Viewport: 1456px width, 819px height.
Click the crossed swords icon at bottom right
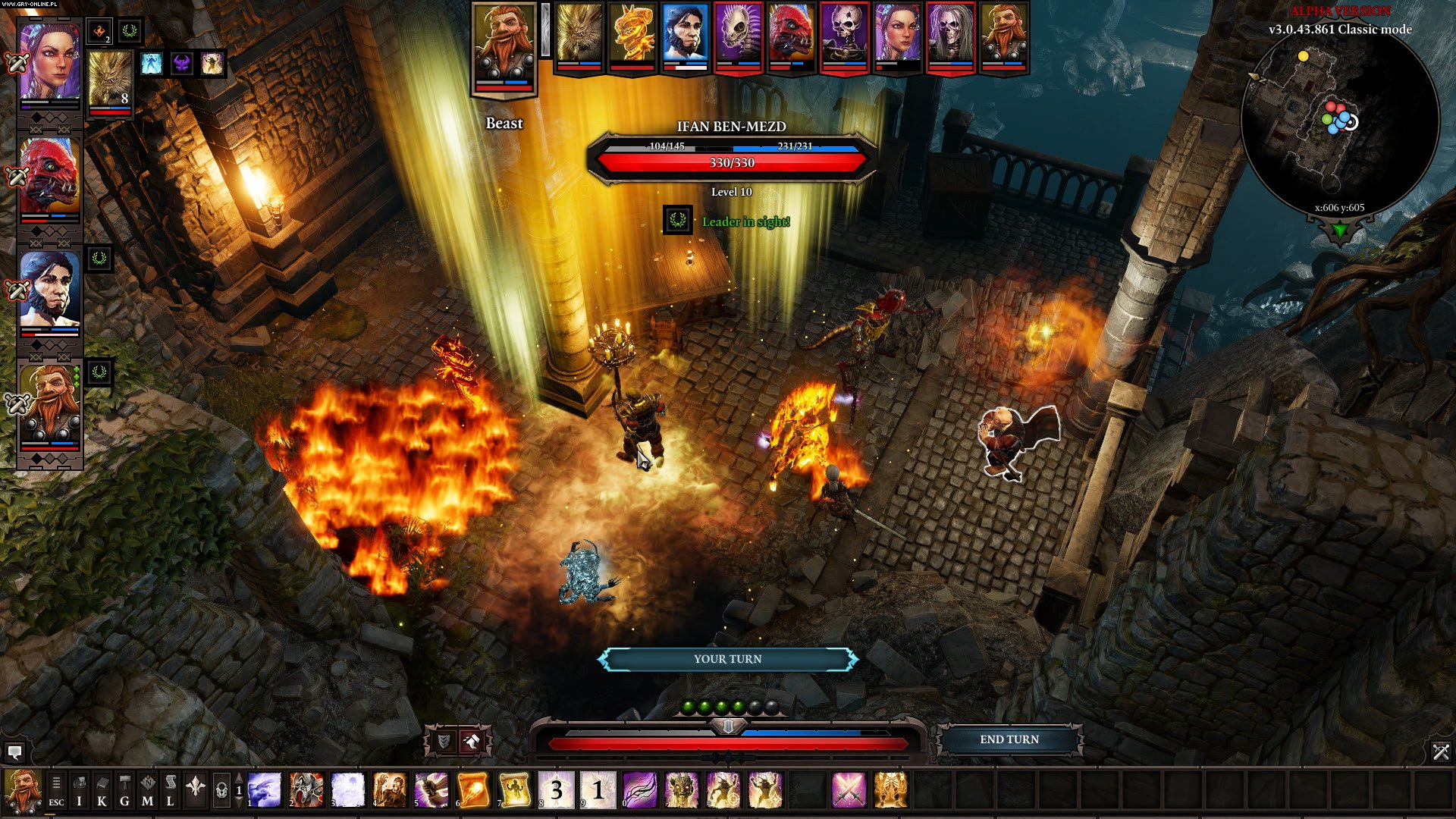pos(1441,752)
